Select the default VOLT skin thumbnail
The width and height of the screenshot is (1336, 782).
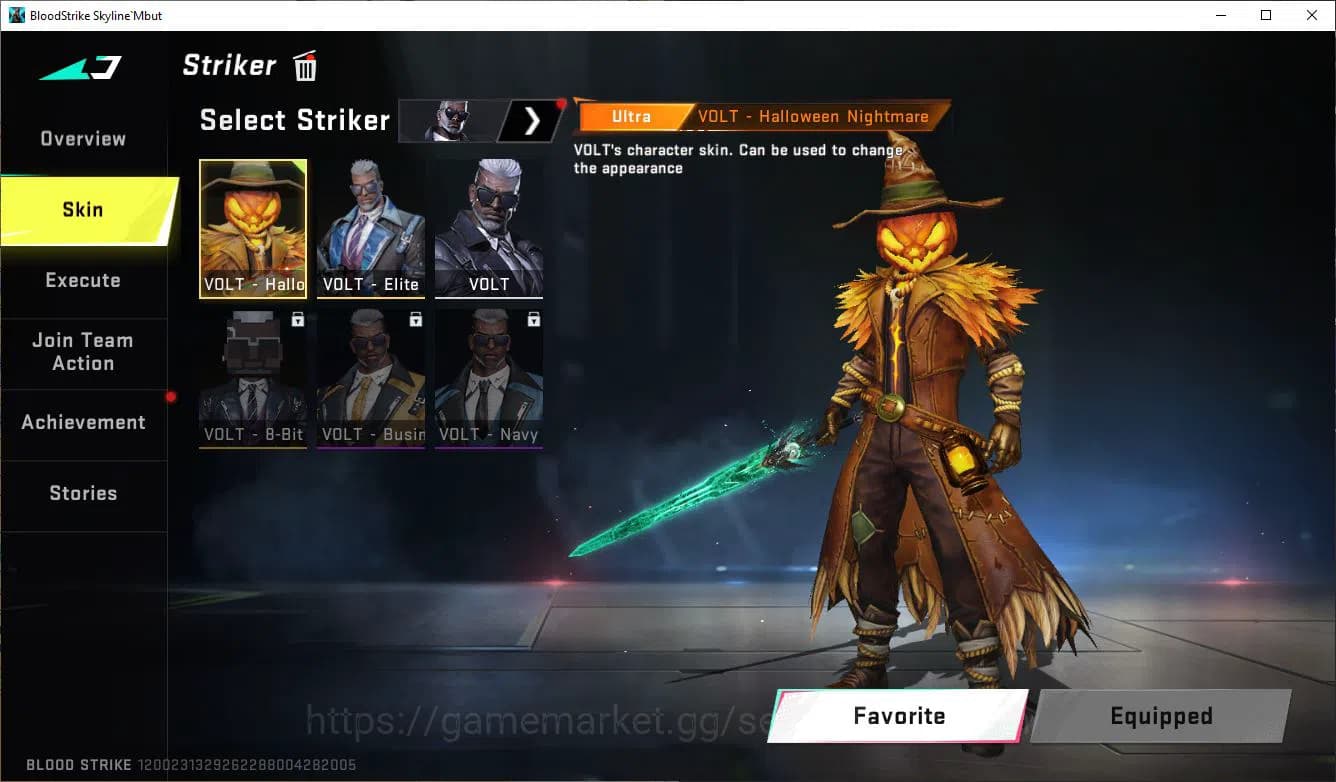click(x=489, y=225)
